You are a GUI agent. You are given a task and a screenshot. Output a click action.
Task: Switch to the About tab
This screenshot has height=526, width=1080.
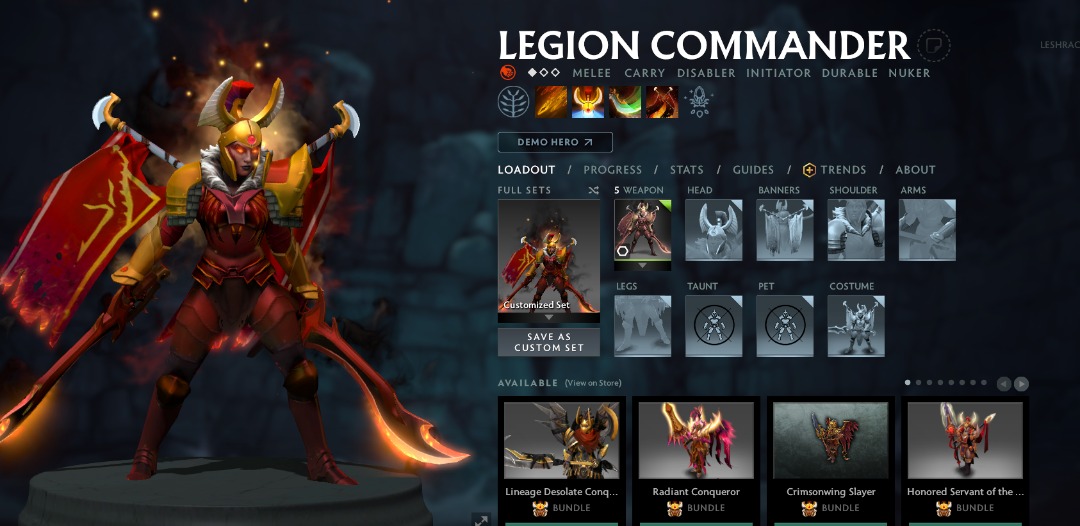[915, 170]
